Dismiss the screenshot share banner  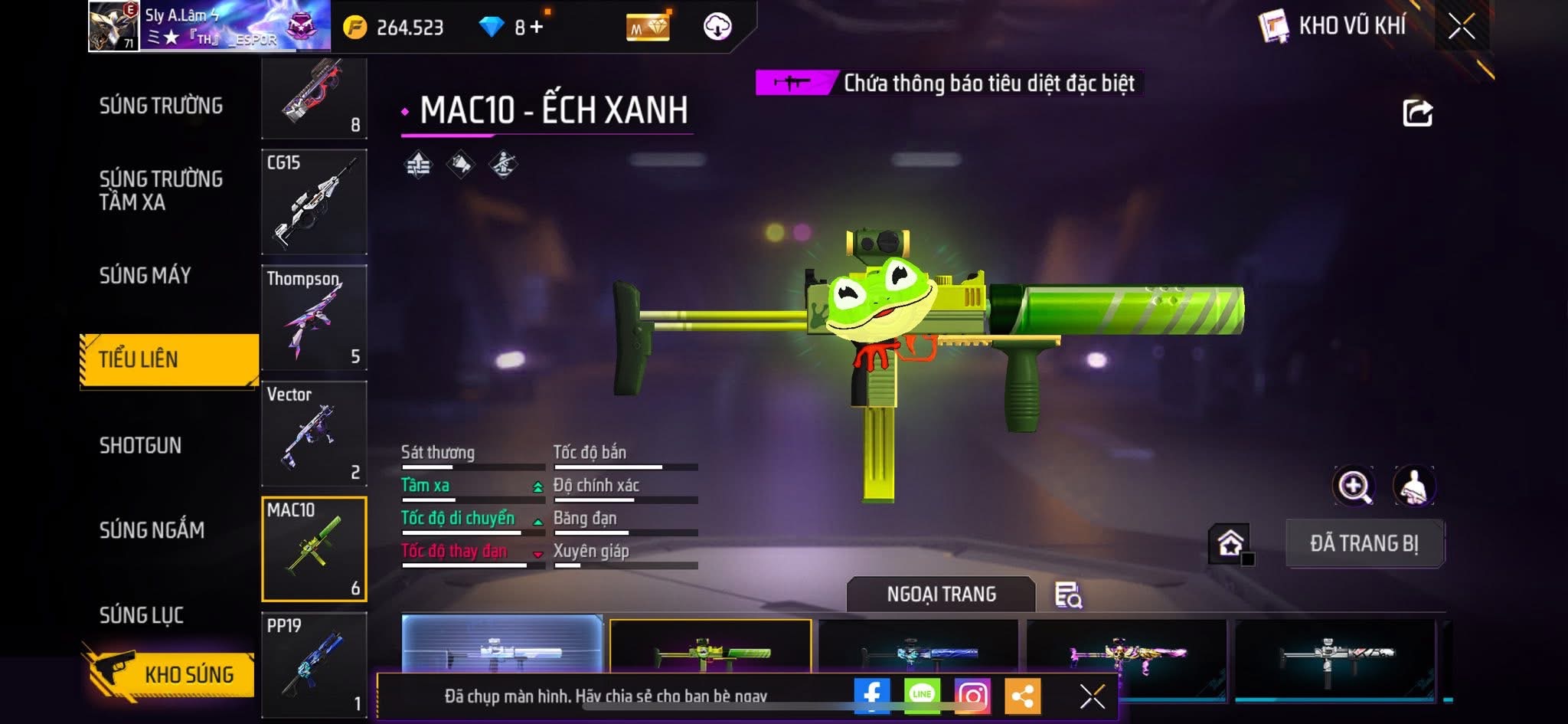click(1092, 696)
